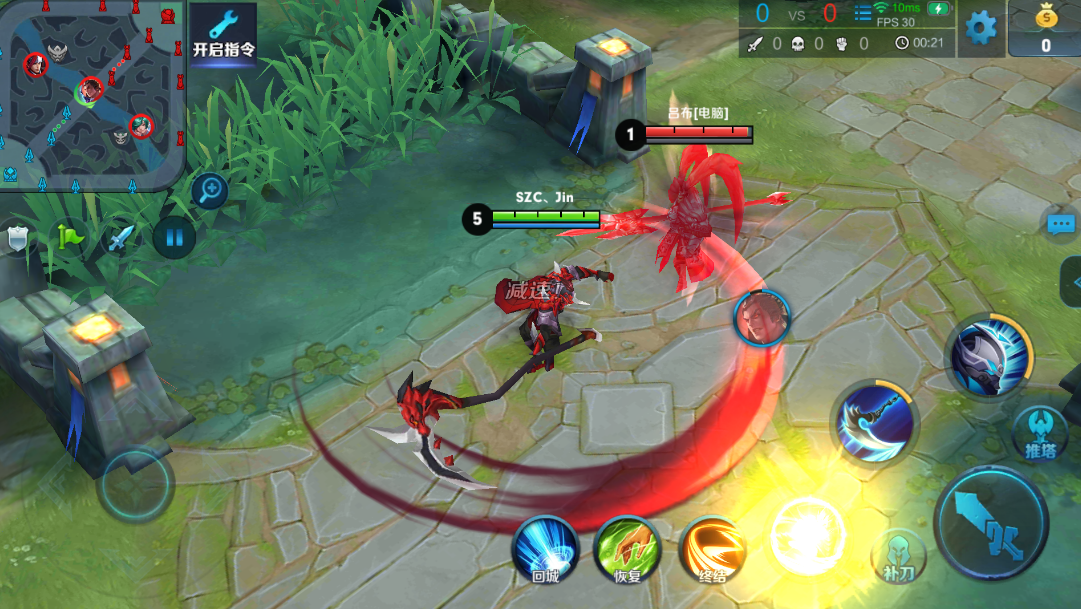Activate the 恢复 restore spell
The height and width of the screenshot is (609, 1081).
627,549
